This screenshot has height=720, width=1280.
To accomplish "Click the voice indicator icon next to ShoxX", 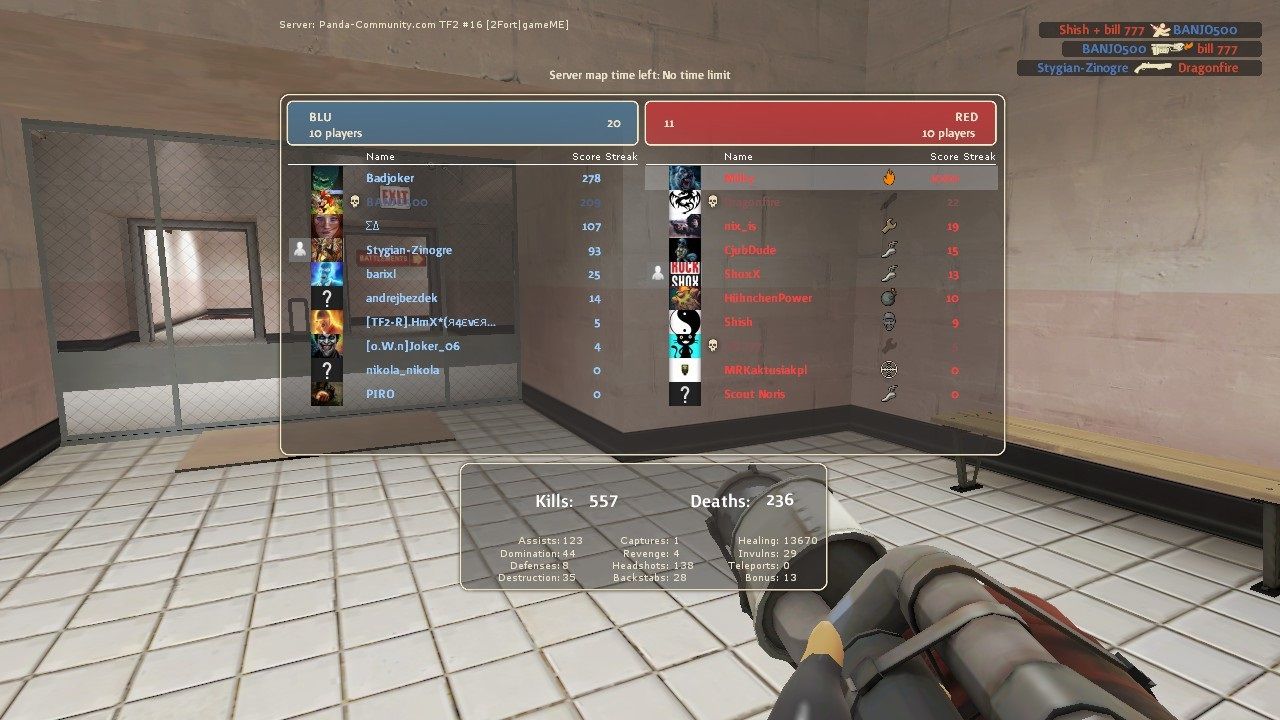I will 658,273.
